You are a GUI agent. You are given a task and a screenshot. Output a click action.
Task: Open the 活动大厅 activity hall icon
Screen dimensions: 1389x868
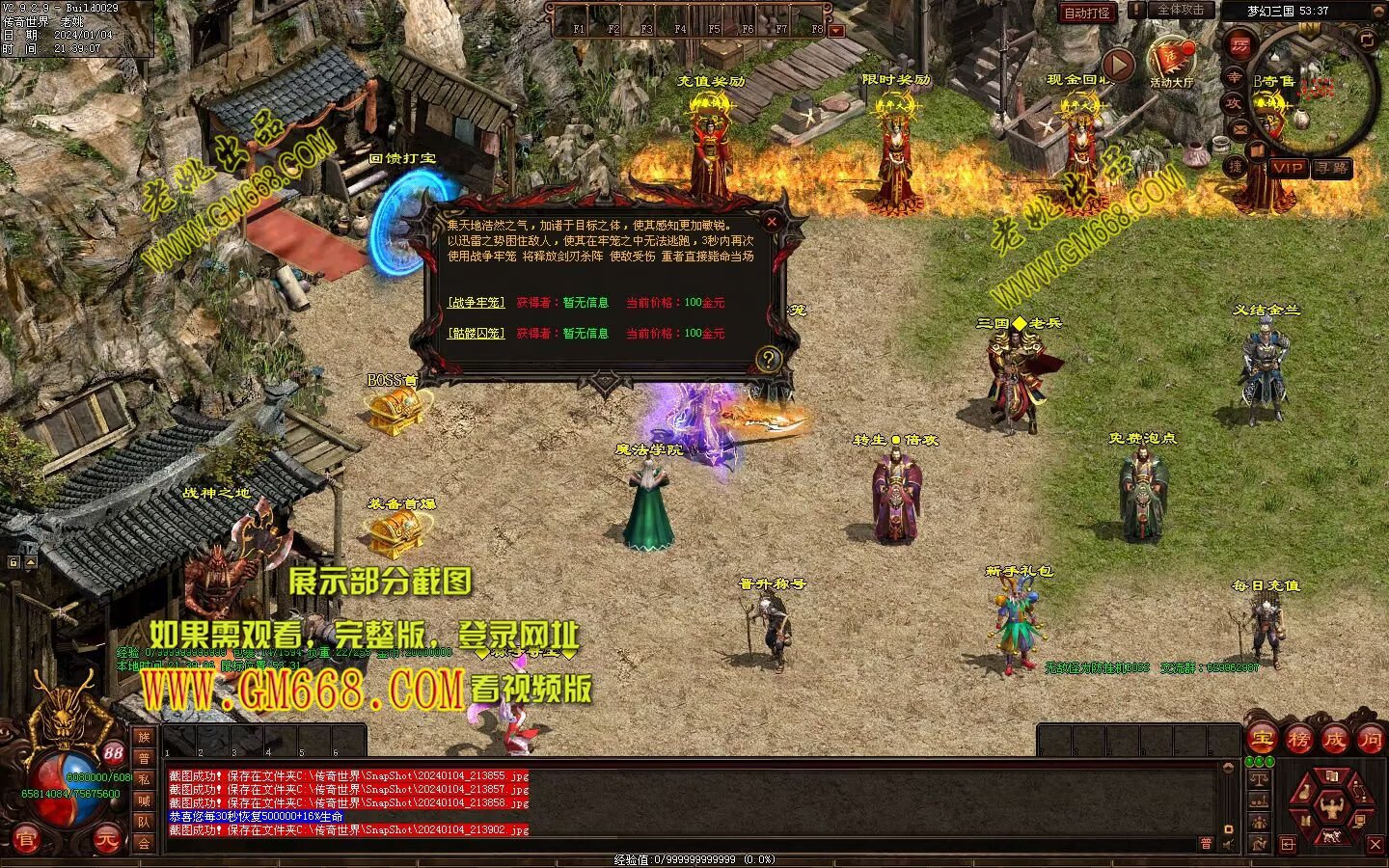[1171, 60]
